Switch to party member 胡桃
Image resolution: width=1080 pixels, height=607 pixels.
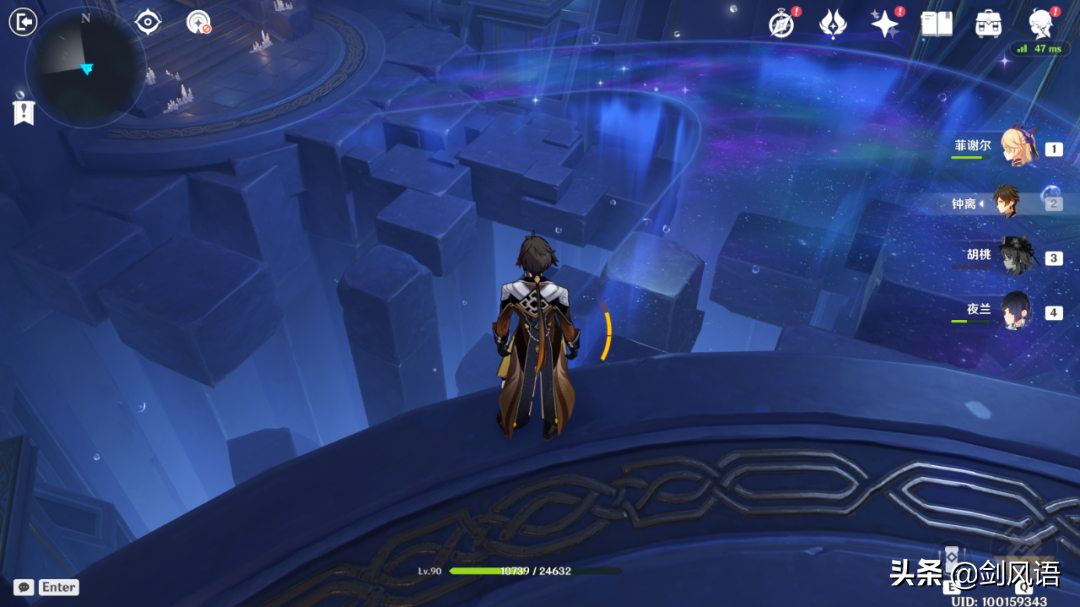click(x=1018, y=257)
